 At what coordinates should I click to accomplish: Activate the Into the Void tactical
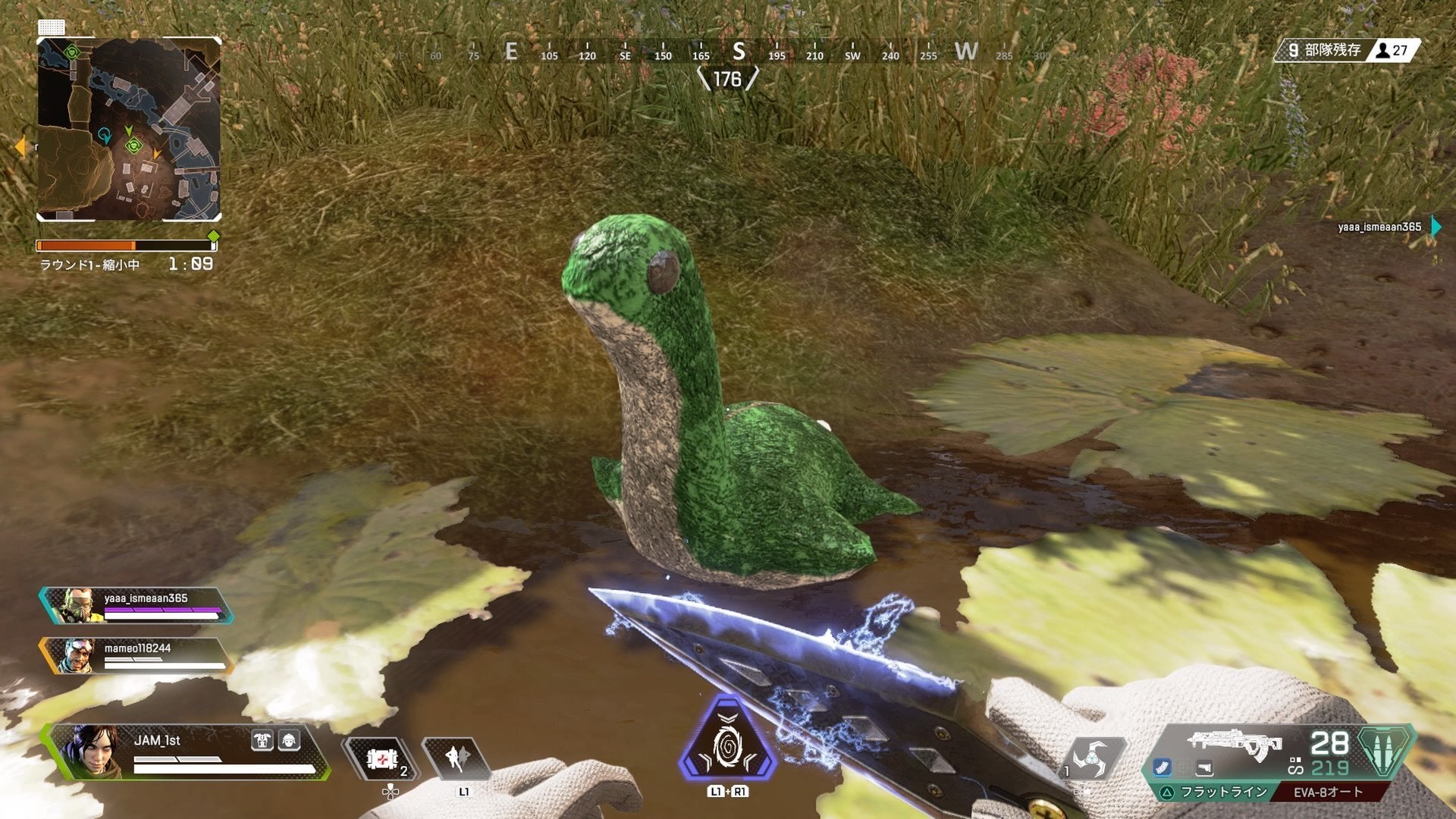457,758
